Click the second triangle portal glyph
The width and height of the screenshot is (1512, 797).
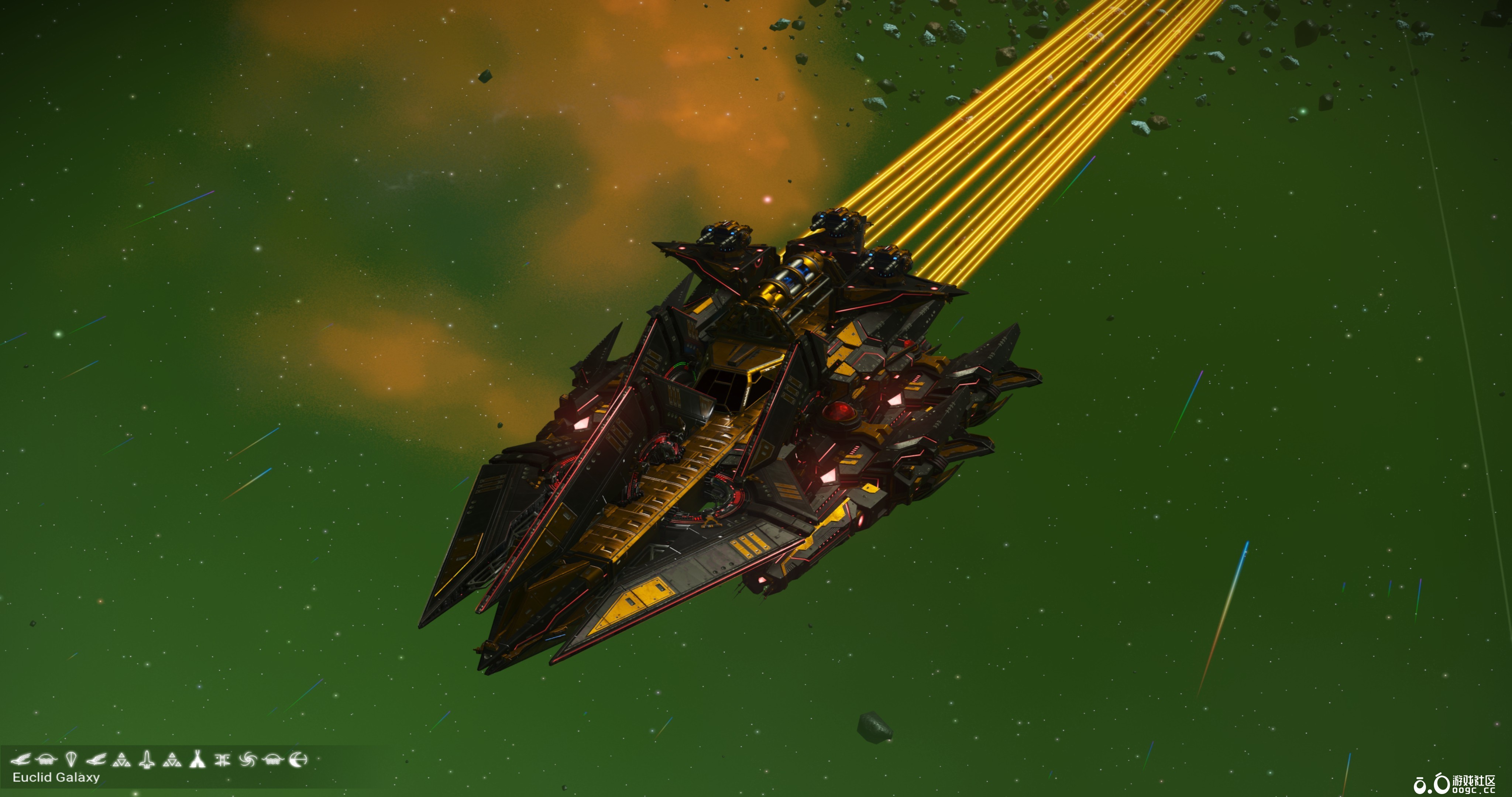(x=172, y=760)
